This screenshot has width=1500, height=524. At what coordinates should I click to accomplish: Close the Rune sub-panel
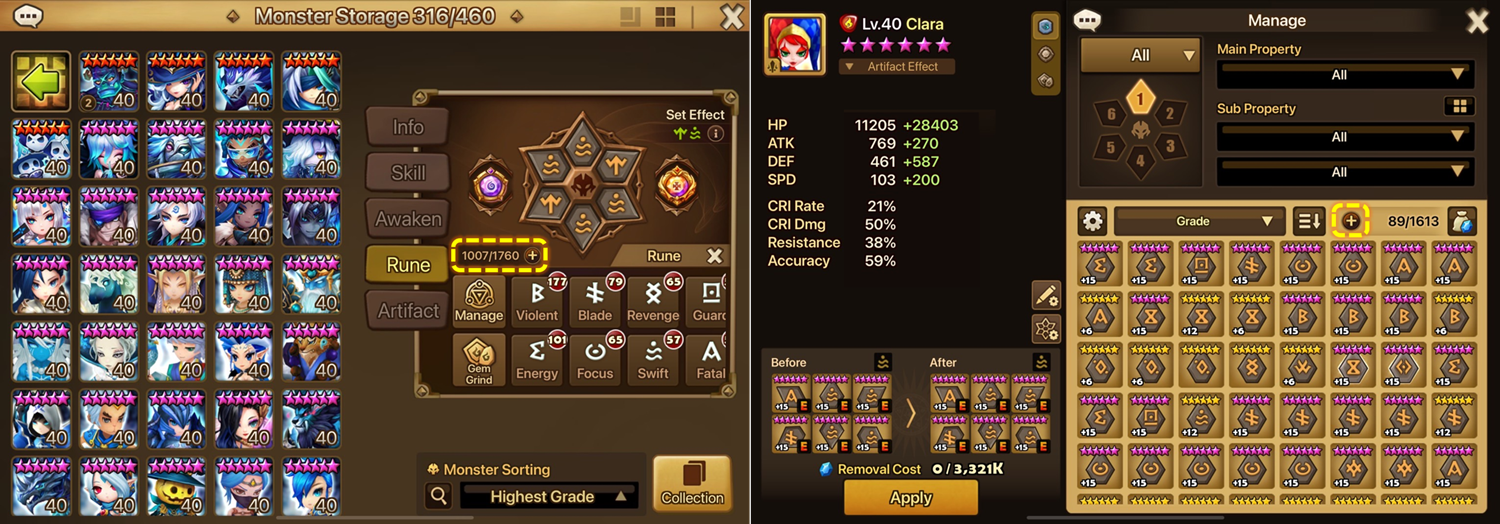714,256
